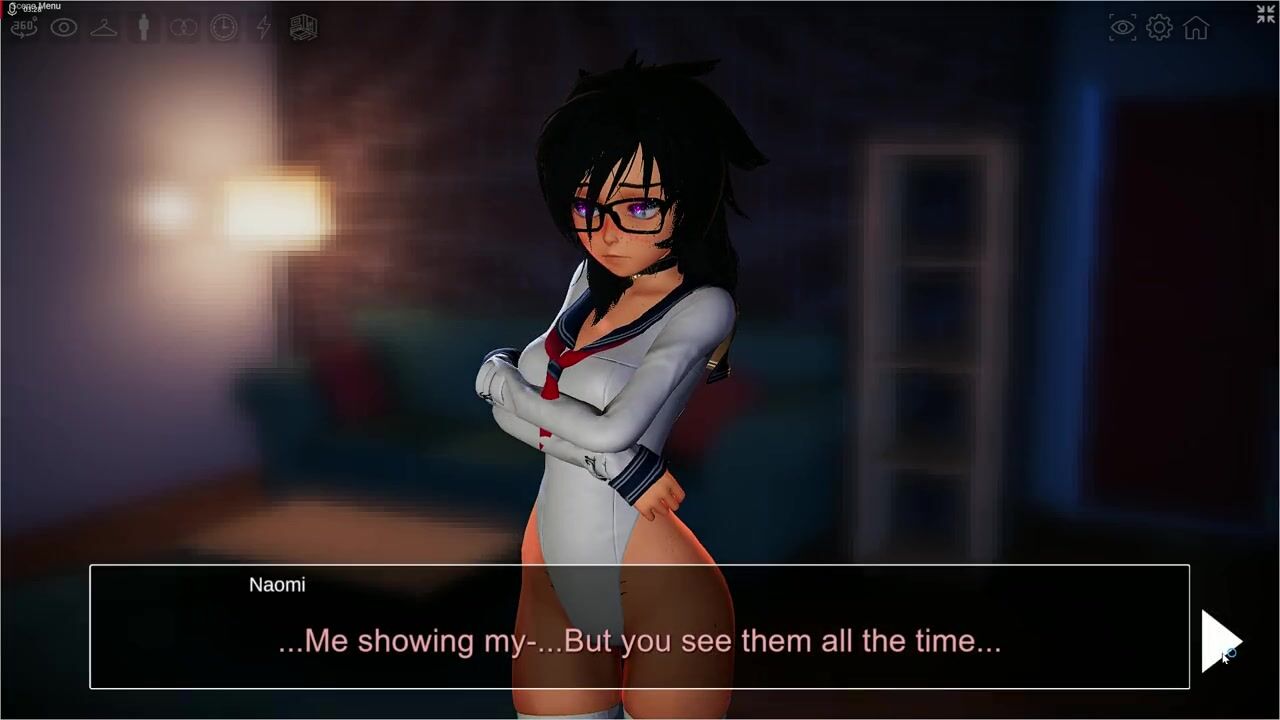This screenshot has width=1280, height=720.
Task: Open the clock time-of-day option
Action: tap(224, 27)
